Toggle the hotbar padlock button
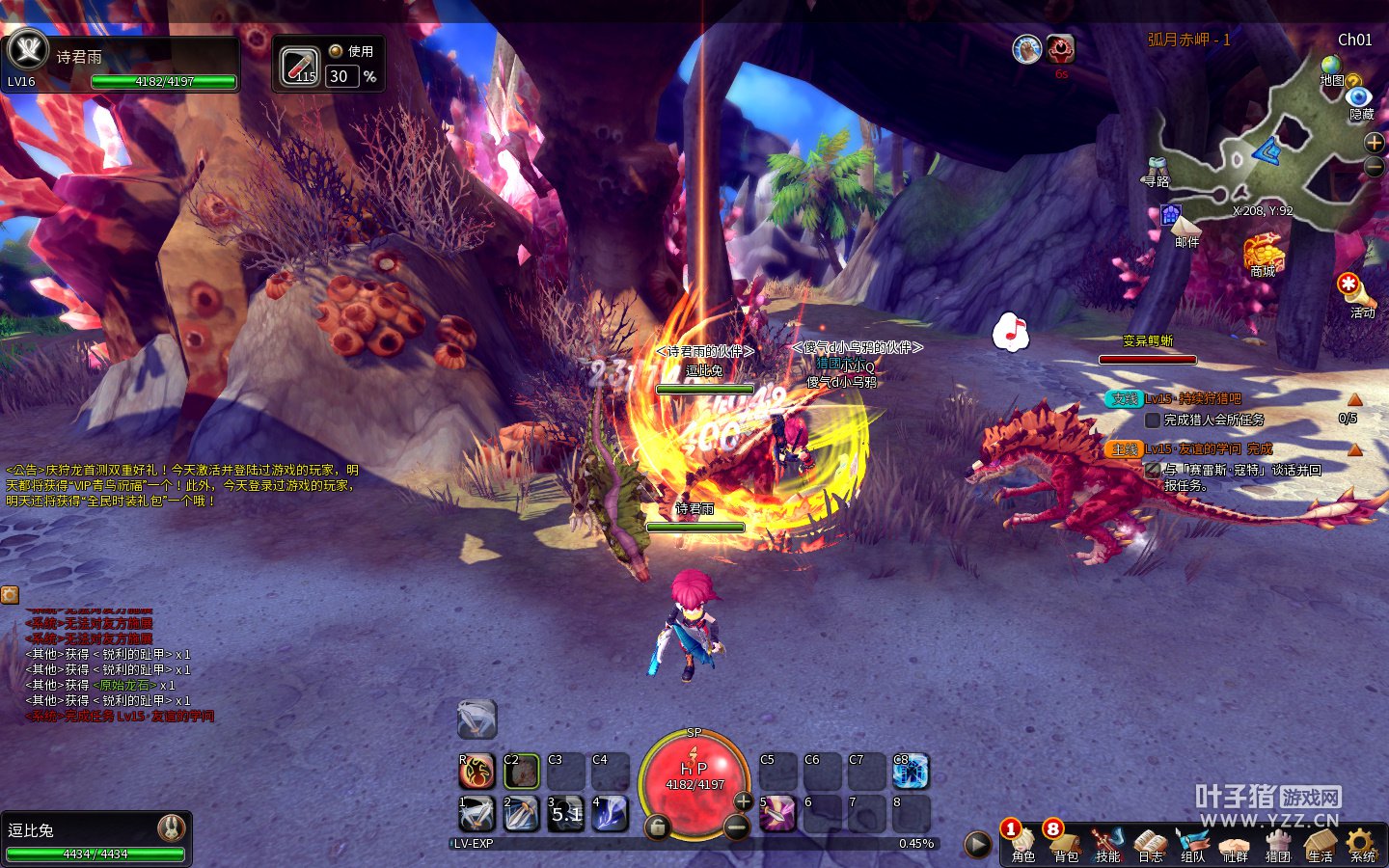 [657, 827]
